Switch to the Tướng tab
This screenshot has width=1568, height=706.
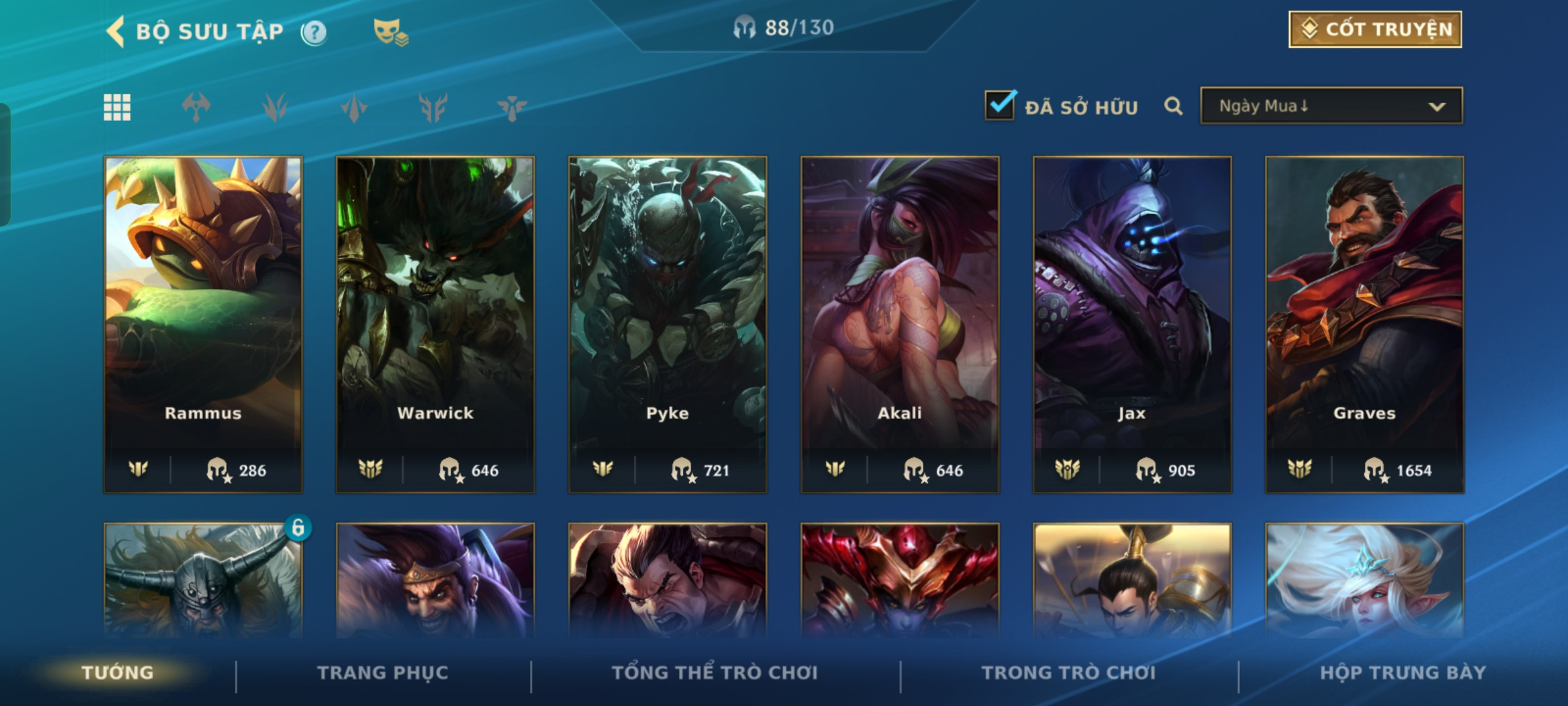point(118,673)
